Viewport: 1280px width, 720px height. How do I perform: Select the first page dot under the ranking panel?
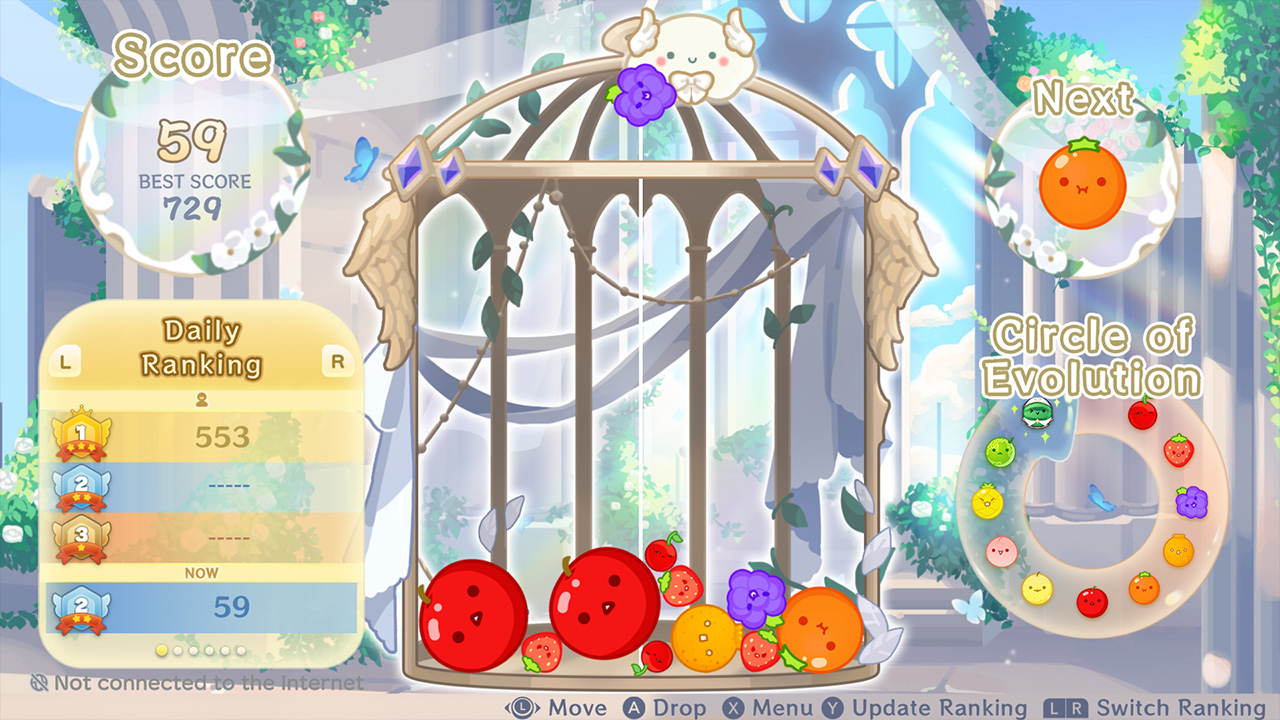coord(162,650)
